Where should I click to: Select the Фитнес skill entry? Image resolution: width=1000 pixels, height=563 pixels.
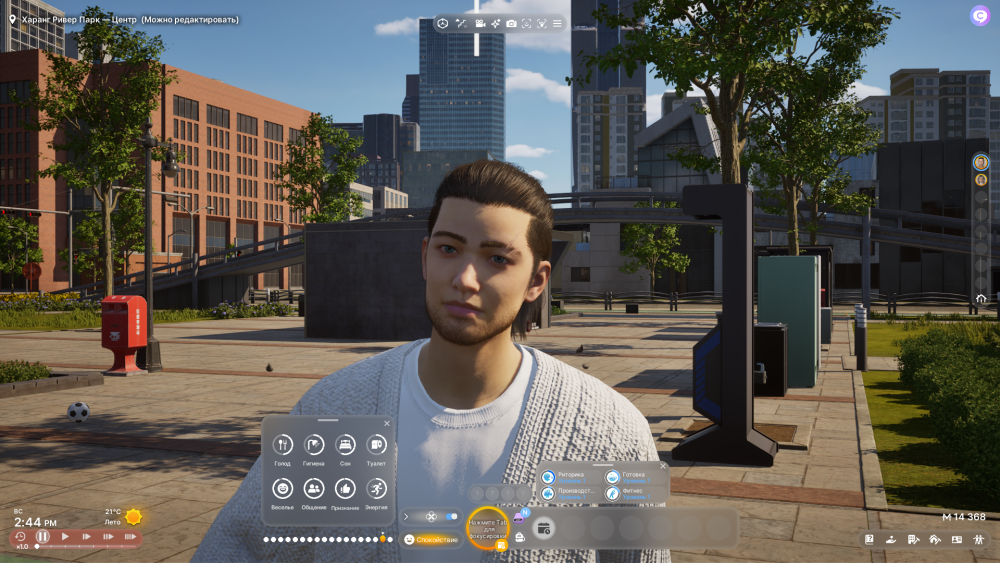634,493
